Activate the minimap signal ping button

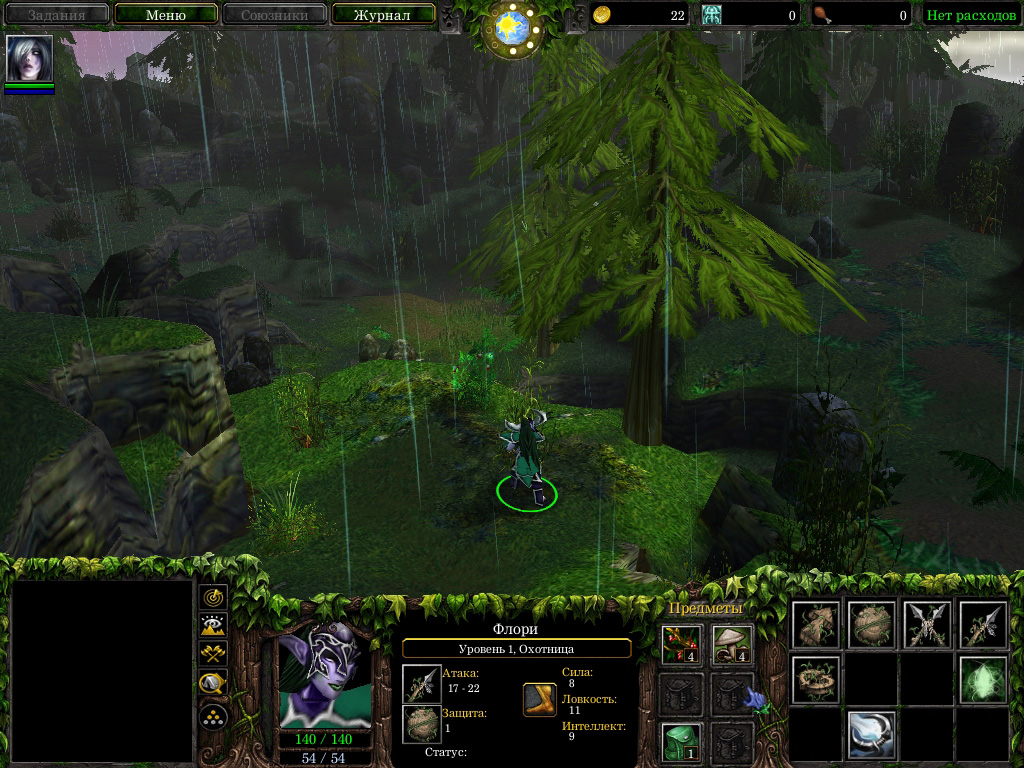pyautogui.click(x=213, y=597)
